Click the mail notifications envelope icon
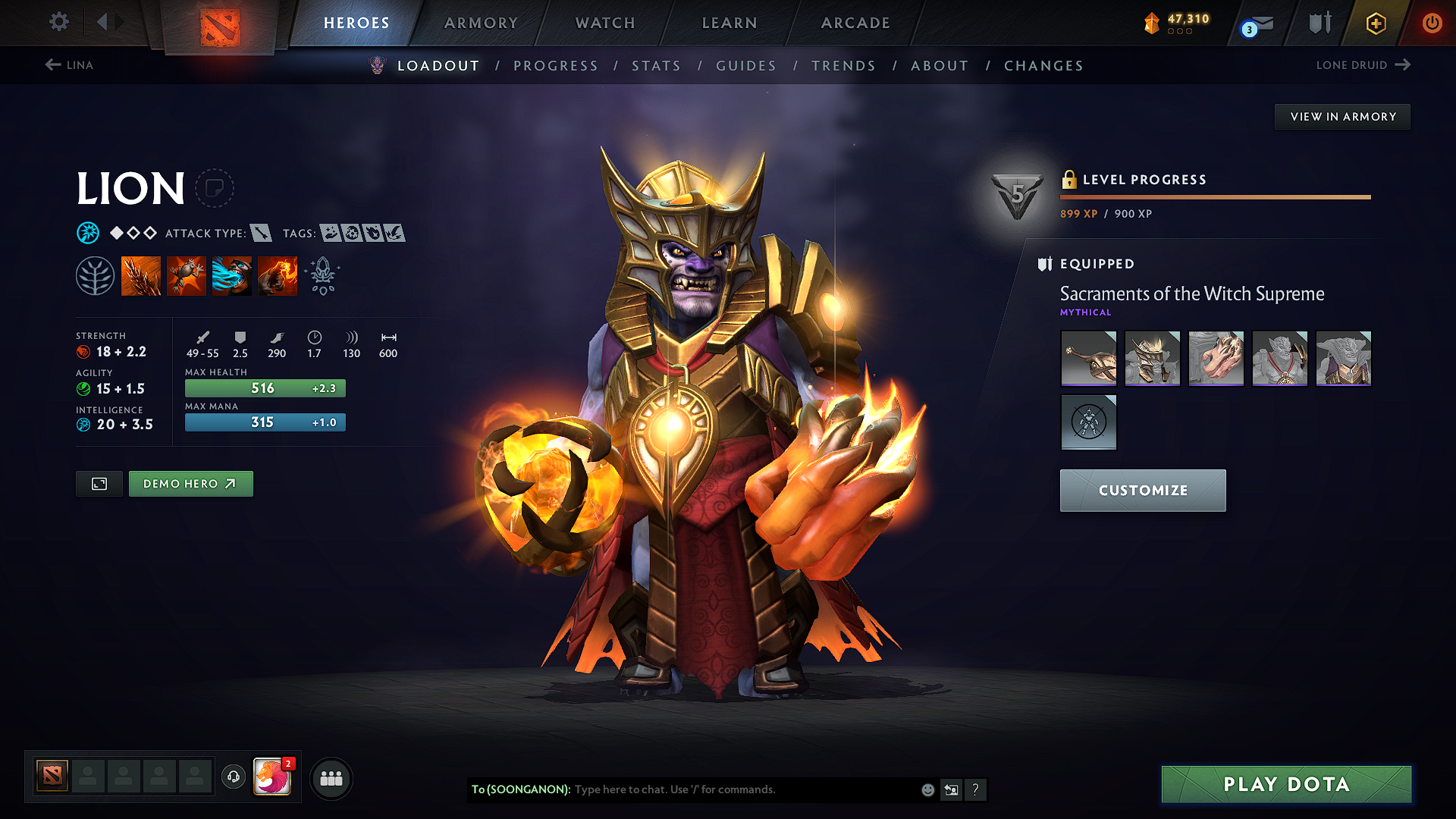The width and height of the screenshot is (1456, 819). 1258,23
